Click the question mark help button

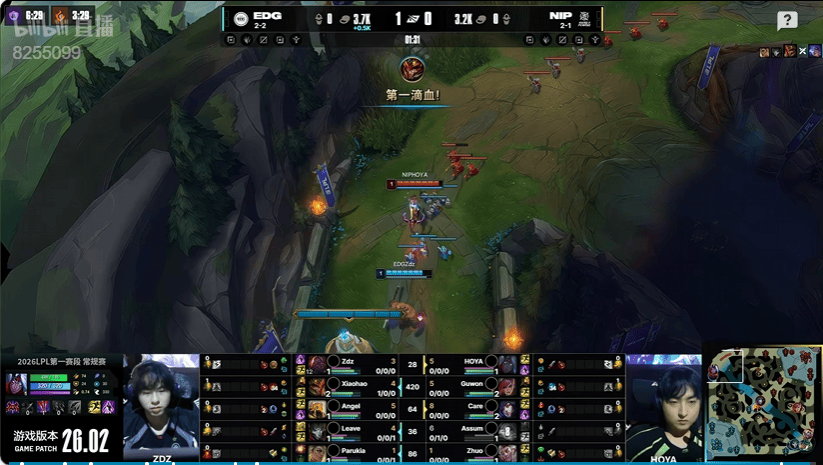click(787, 21)
